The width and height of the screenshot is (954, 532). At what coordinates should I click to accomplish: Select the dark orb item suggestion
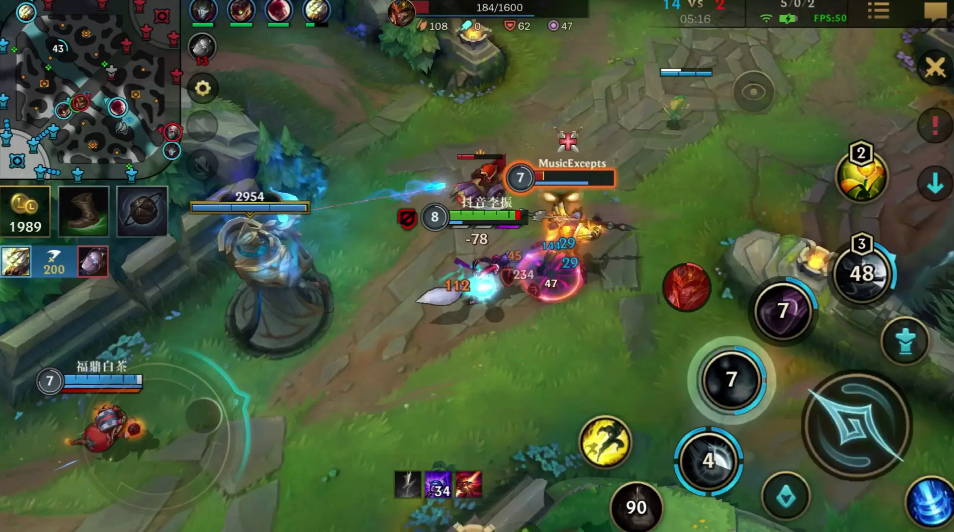point(142,211)
